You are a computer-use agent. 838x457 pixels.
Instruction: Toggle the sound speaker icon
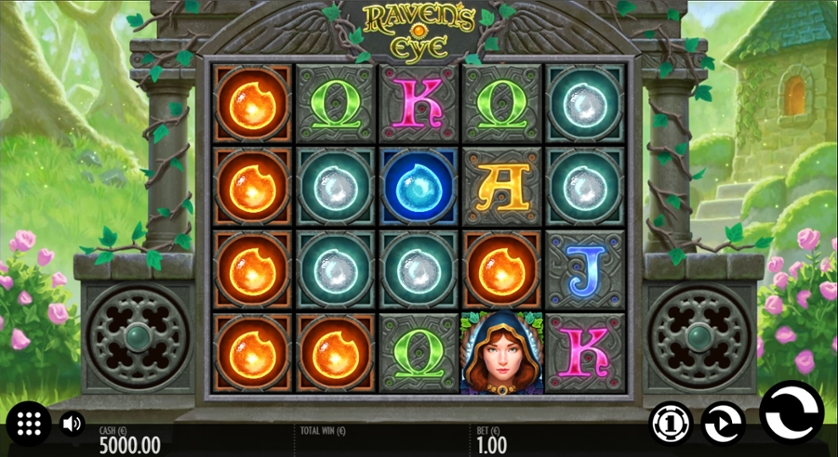(x=72, y=424)
